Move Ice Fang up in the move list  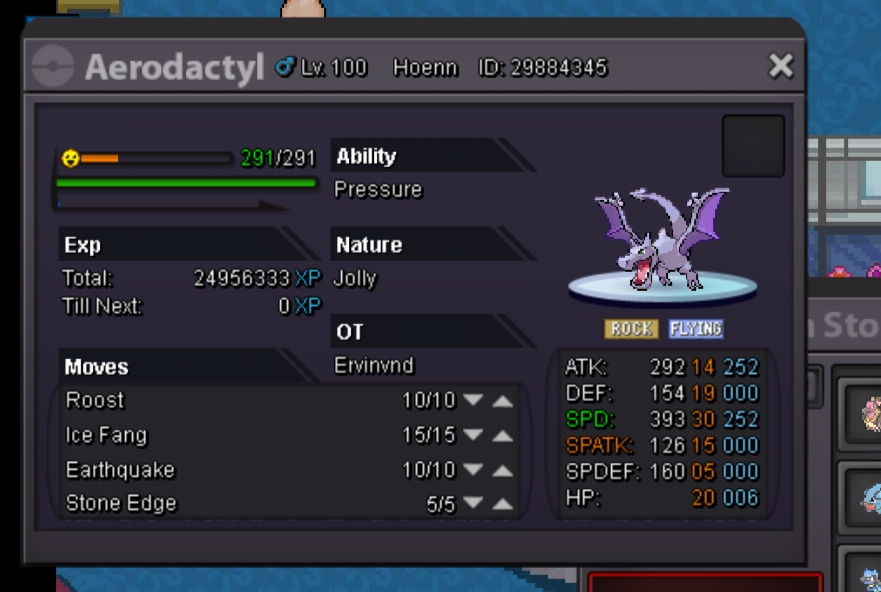503,436
